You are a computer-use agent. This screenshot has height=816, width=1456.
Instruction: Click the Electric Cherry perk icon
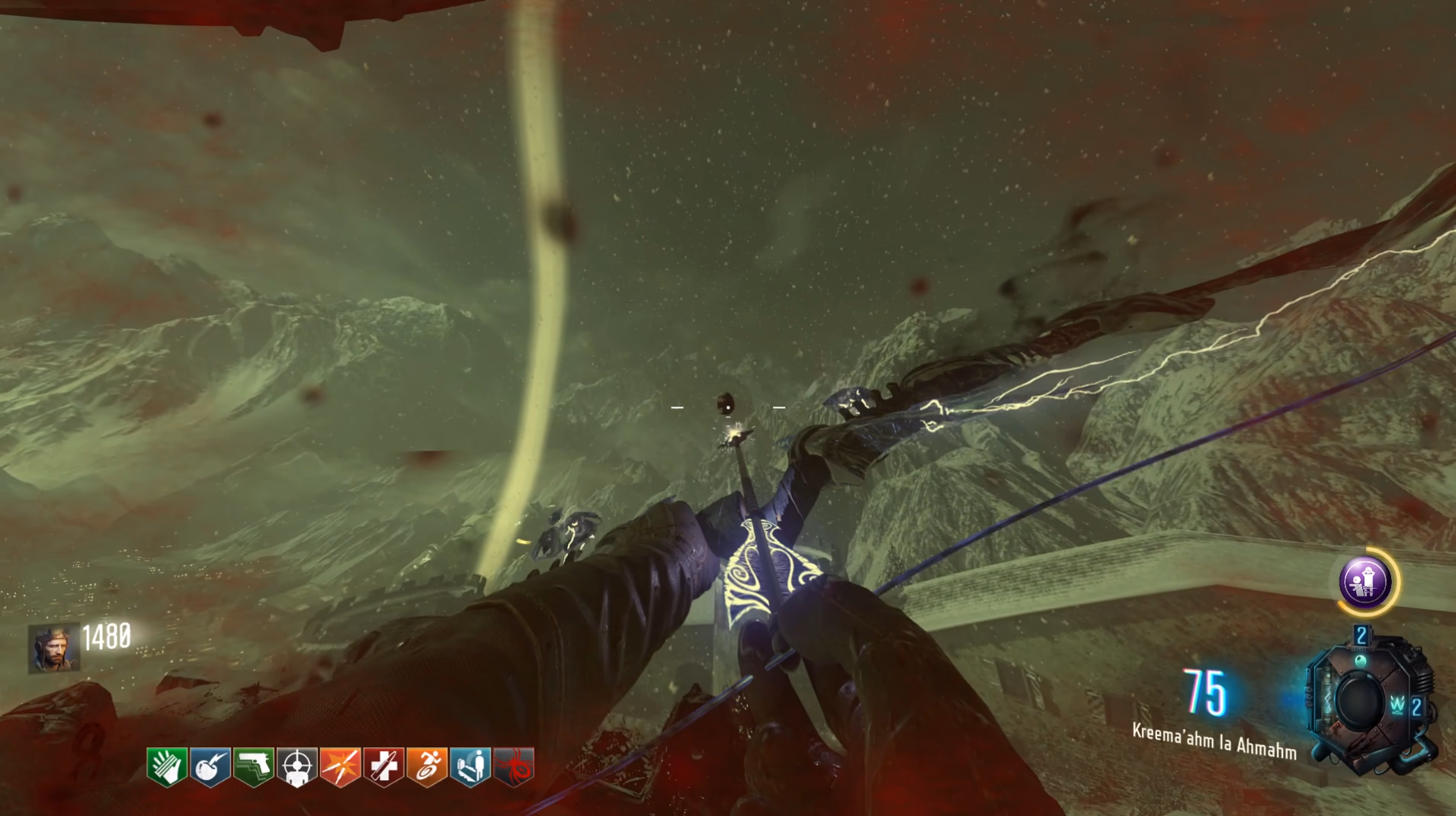tap(210, 766)
